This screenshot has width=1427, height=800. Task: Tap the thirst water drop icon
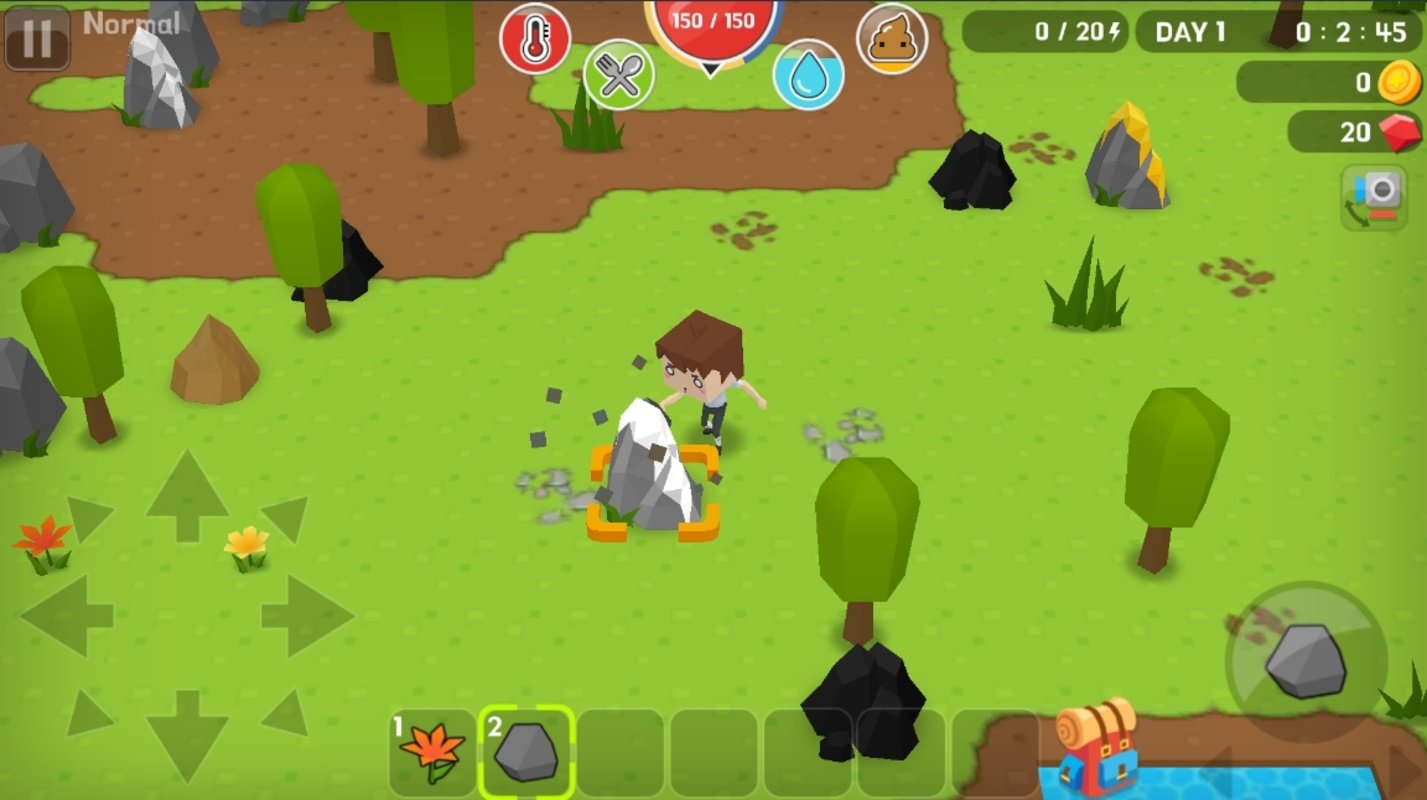coord(808,75)
